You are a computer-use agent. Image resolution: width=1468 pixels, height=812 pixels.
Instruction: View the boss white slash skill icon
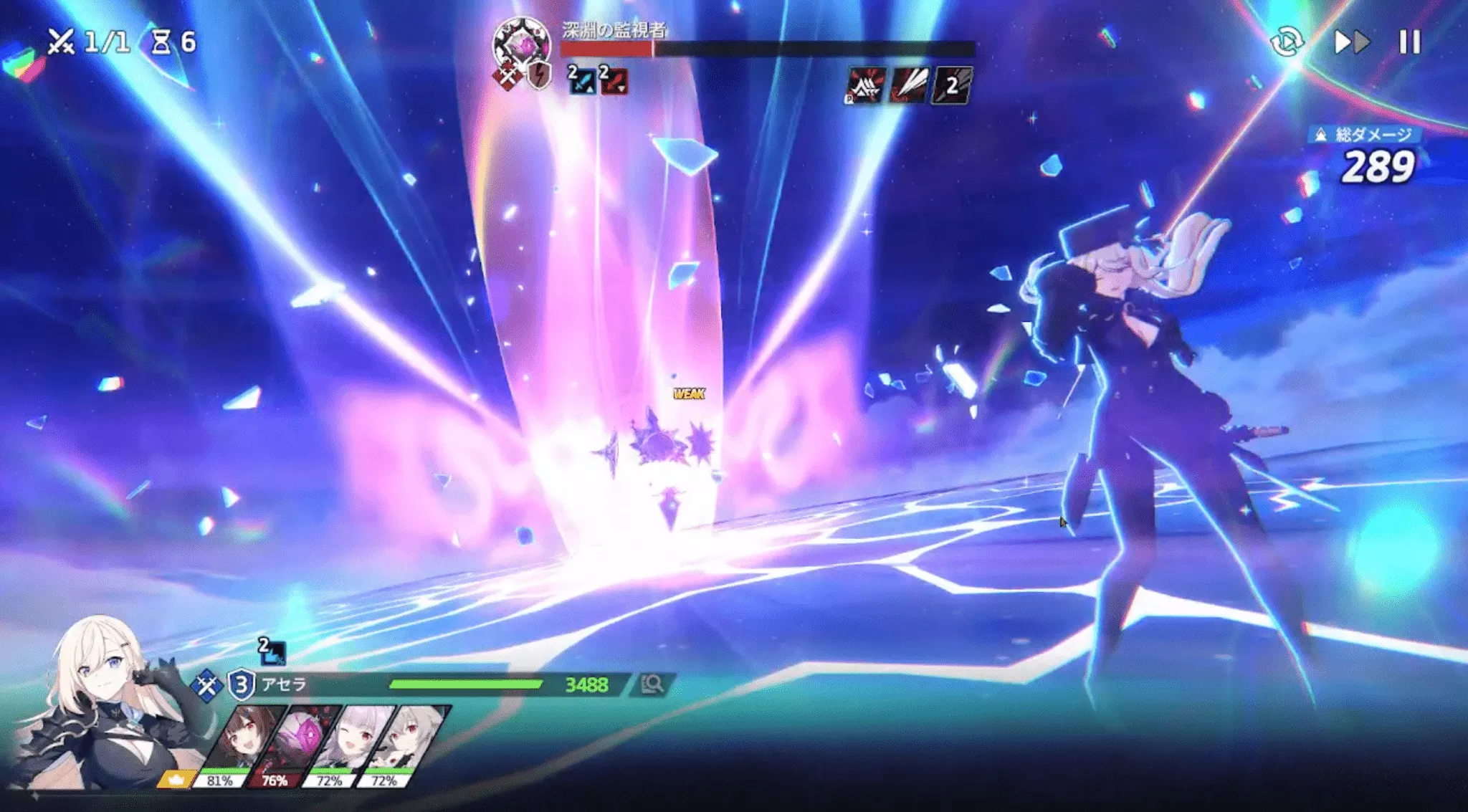tap(908, 86)
